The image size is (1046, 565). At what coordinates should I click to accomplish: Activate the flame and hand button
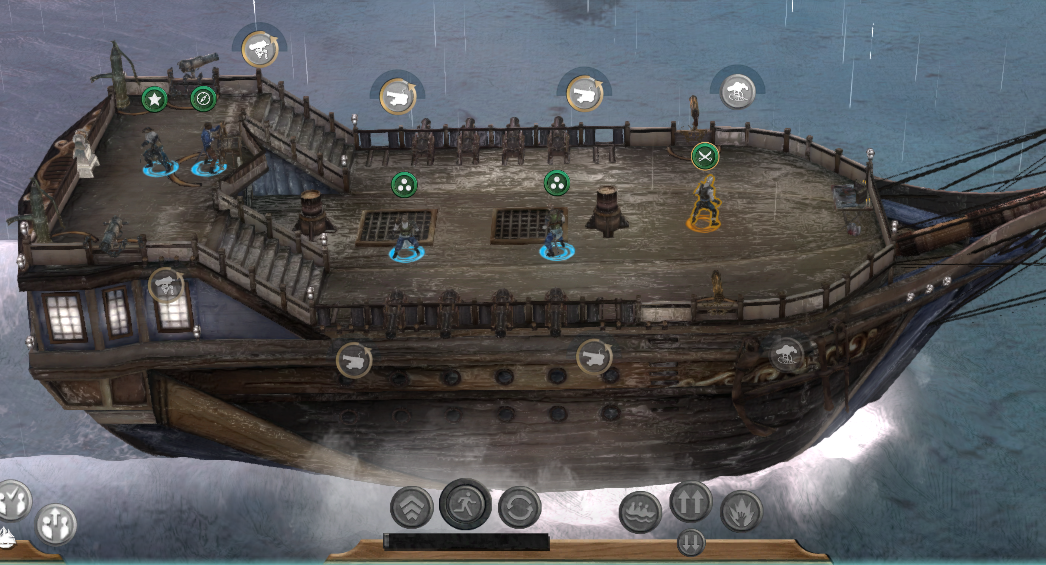coord(741,511)
